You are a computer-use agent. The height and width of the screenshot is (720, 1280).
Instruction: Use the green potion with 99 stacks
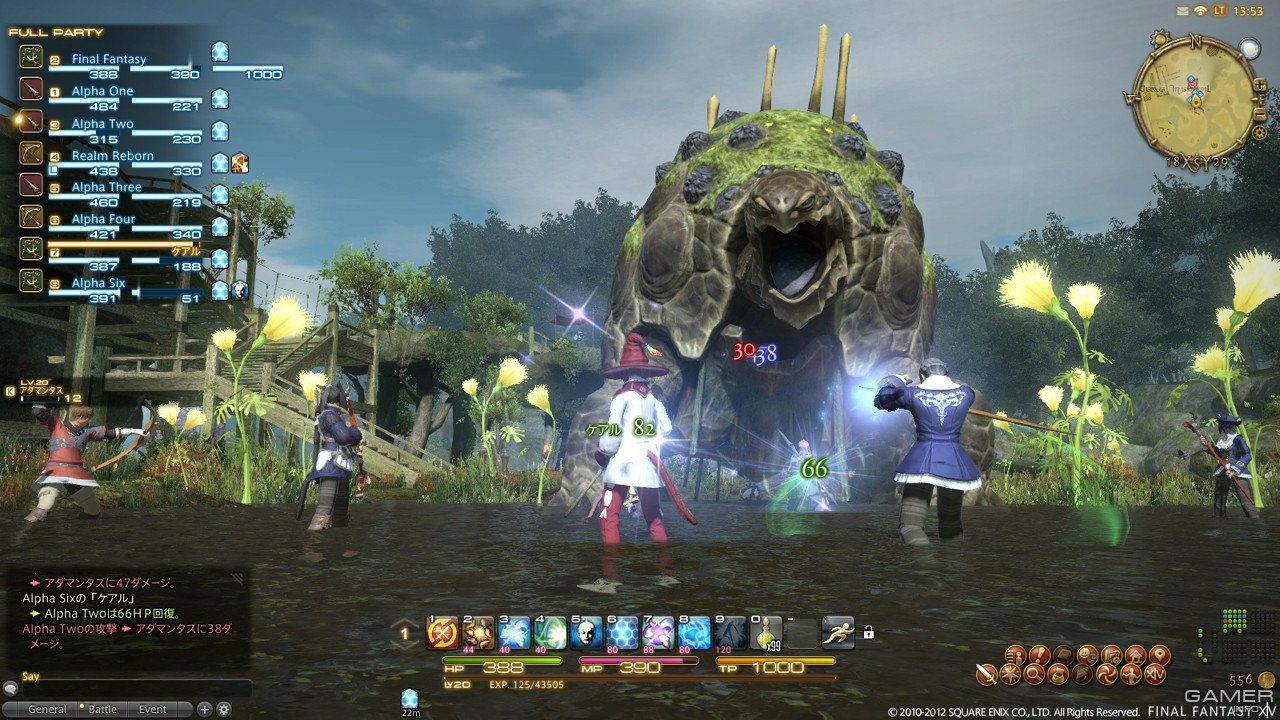click(x=765, y=632)
